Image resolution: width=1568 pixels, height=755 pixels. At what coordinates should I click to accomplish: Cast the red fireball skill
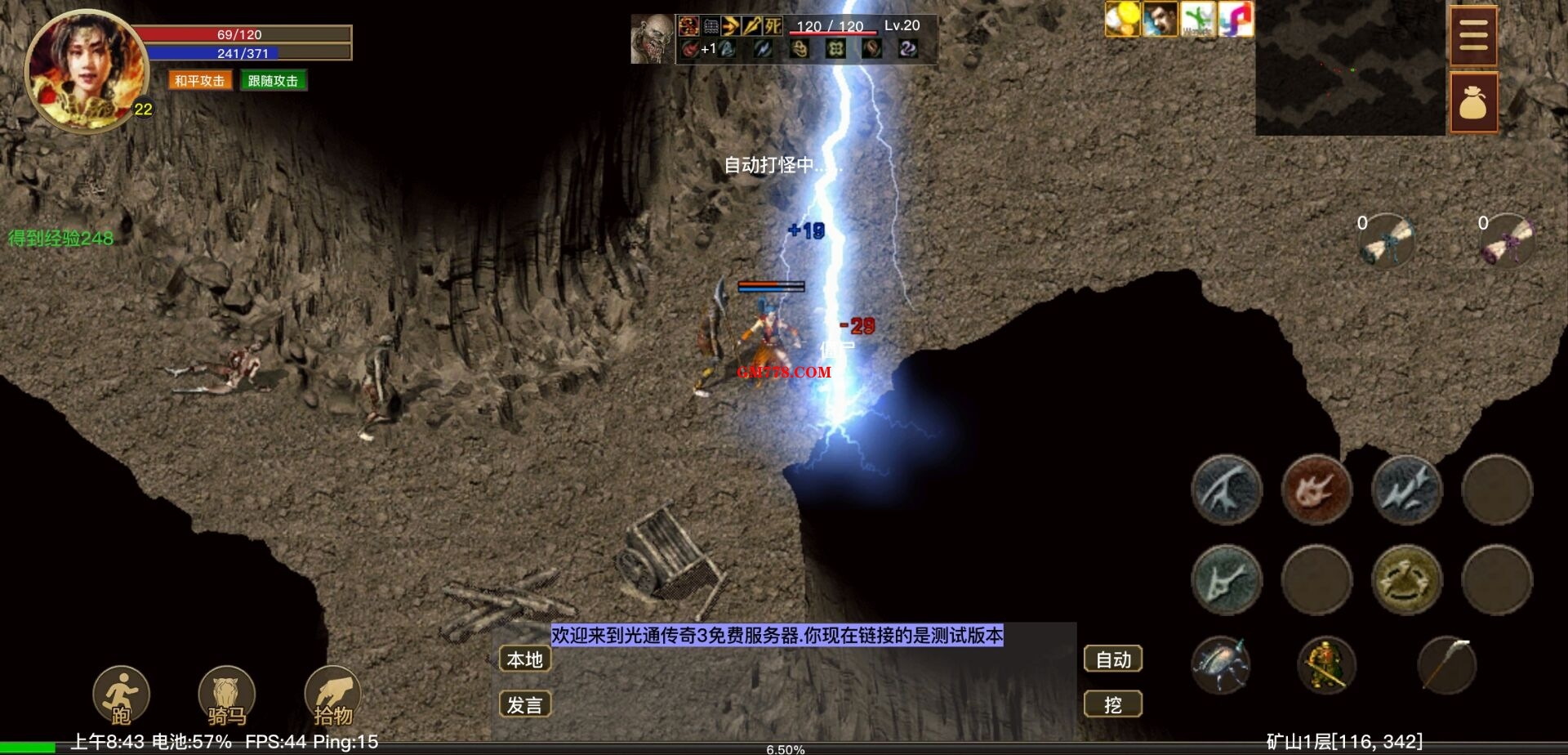click(x=1316, y=490)
